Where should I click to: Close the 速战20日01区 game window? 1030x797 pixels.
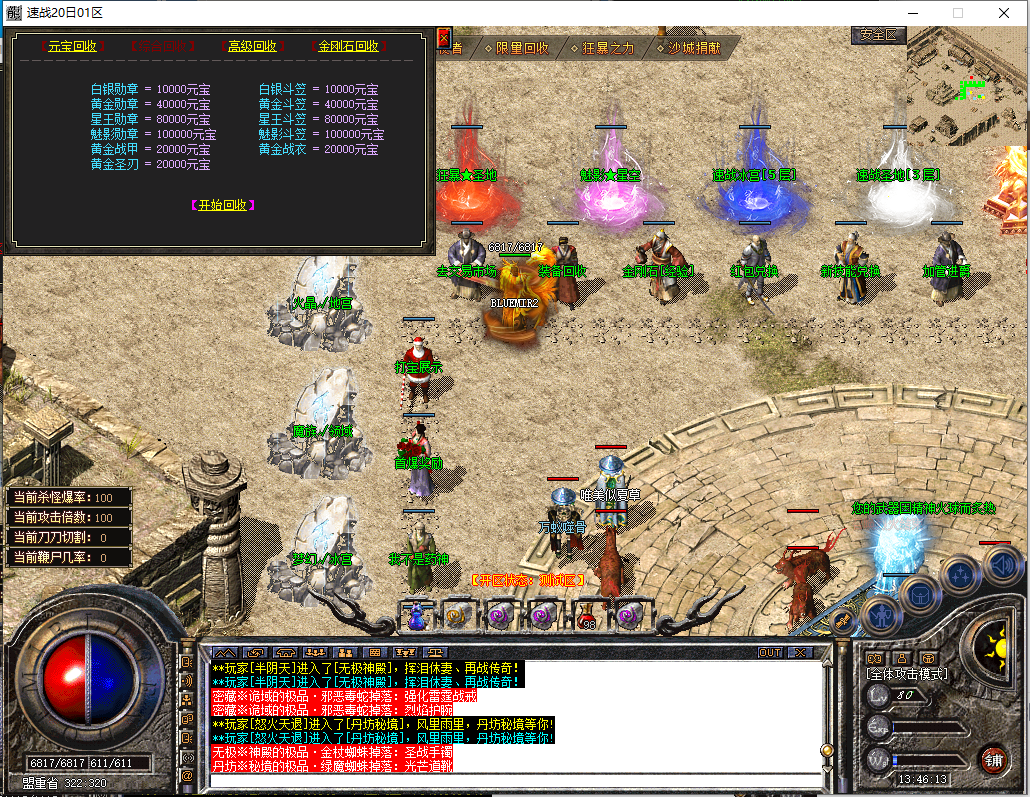1003,13
